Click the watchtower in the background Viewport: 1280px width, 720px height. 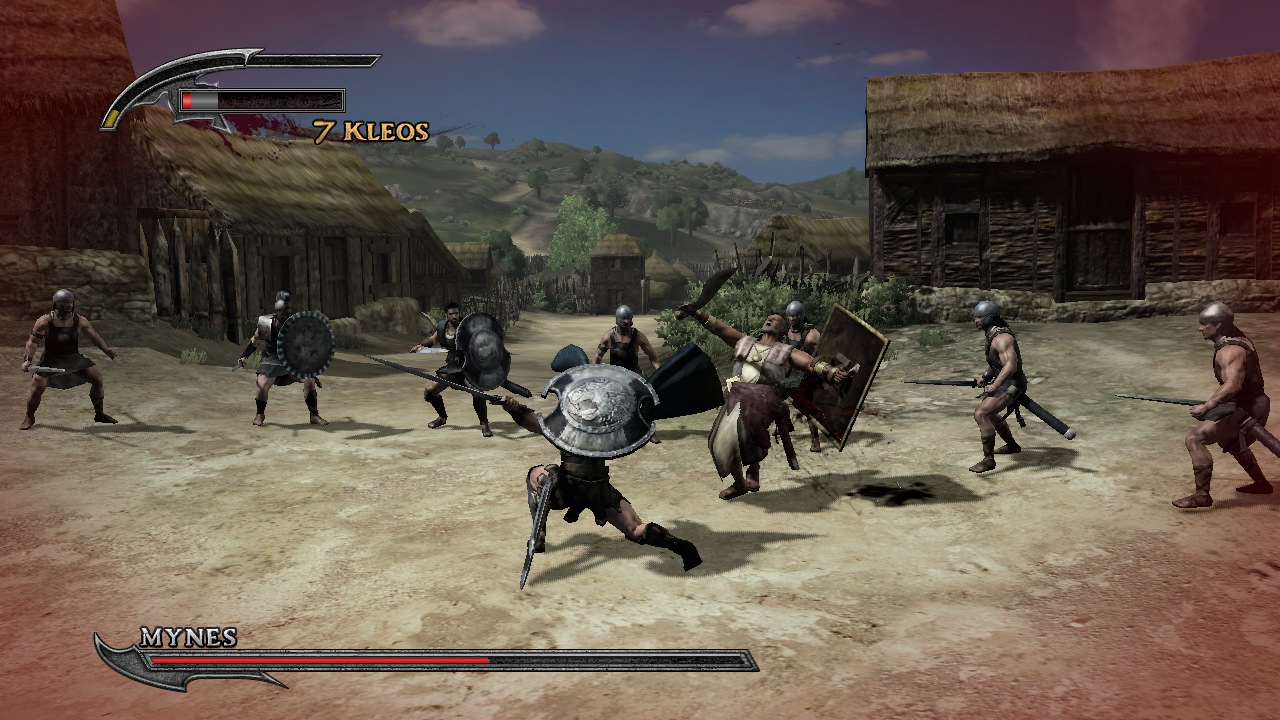[x=617, y=275]
